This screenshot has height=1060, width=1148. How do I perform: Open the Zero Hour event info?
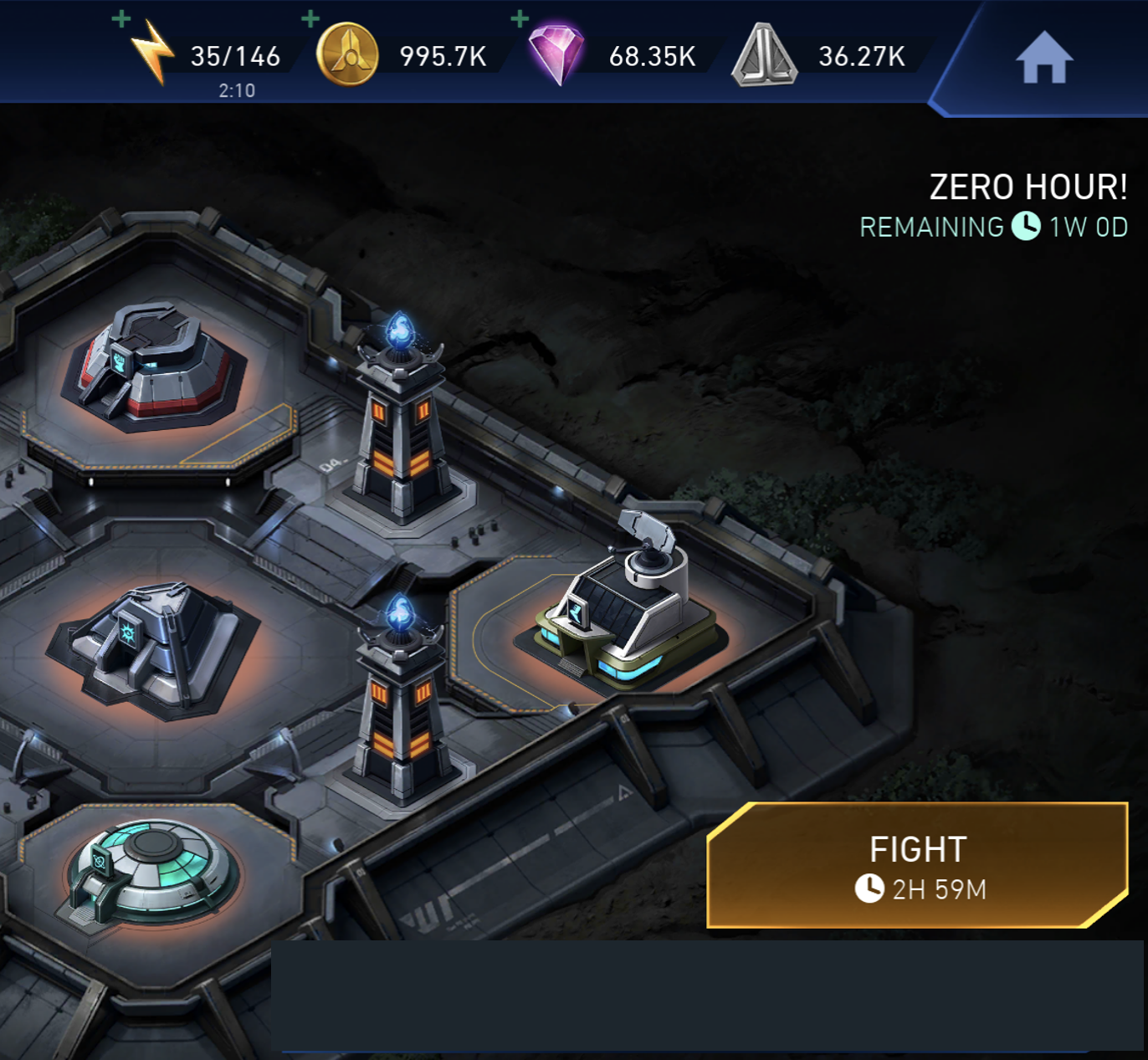tap(1028, 187)
